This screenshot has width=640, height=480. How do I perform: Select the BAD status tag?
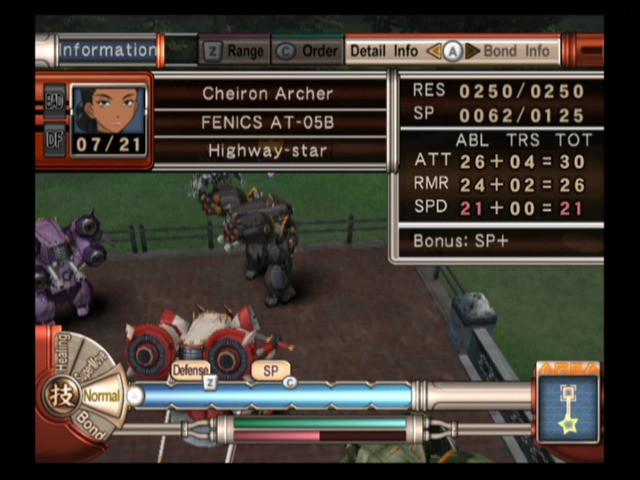(54, 100)
